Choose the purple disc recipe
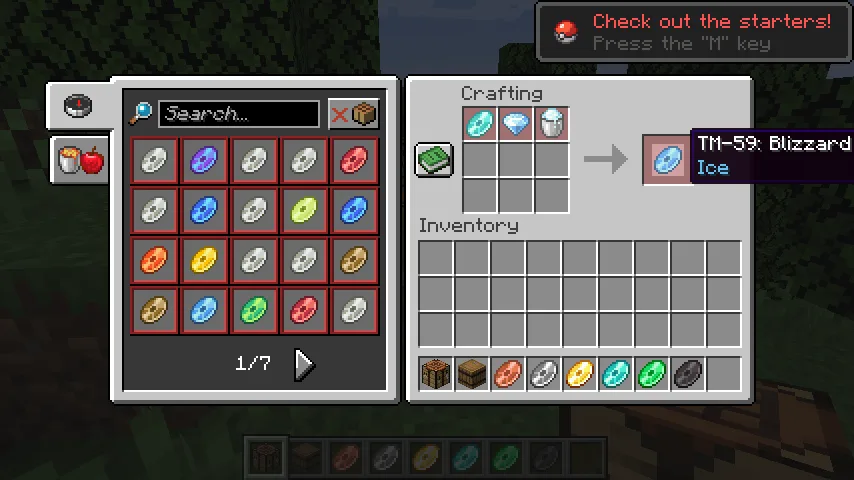The height and width of the screenshot is (480, 854). (x=205, y=160)
